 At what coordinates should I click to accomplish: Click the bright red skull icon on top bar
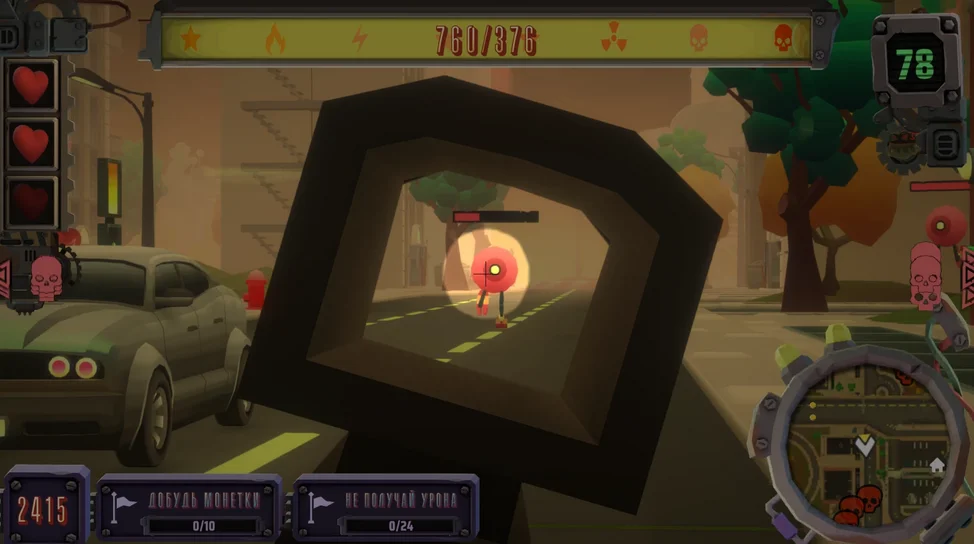pos(783,40)
